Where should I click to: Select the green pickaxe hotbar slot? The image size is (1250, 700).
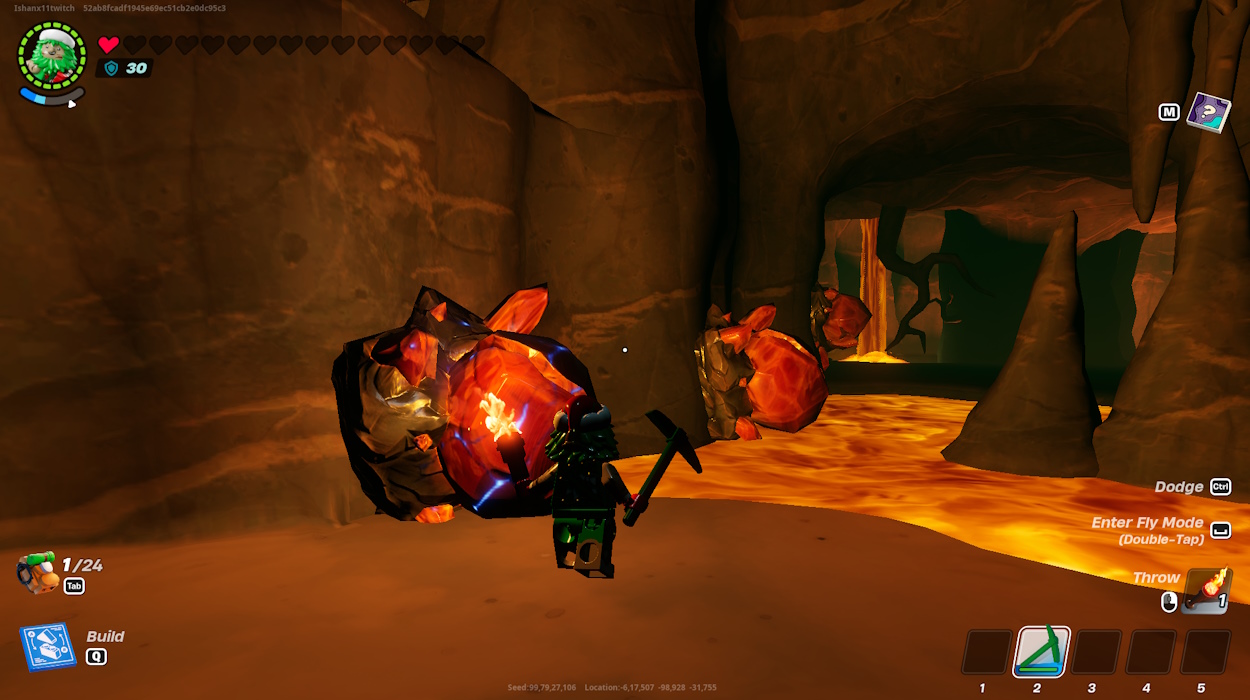click(x=1042, y=652)
